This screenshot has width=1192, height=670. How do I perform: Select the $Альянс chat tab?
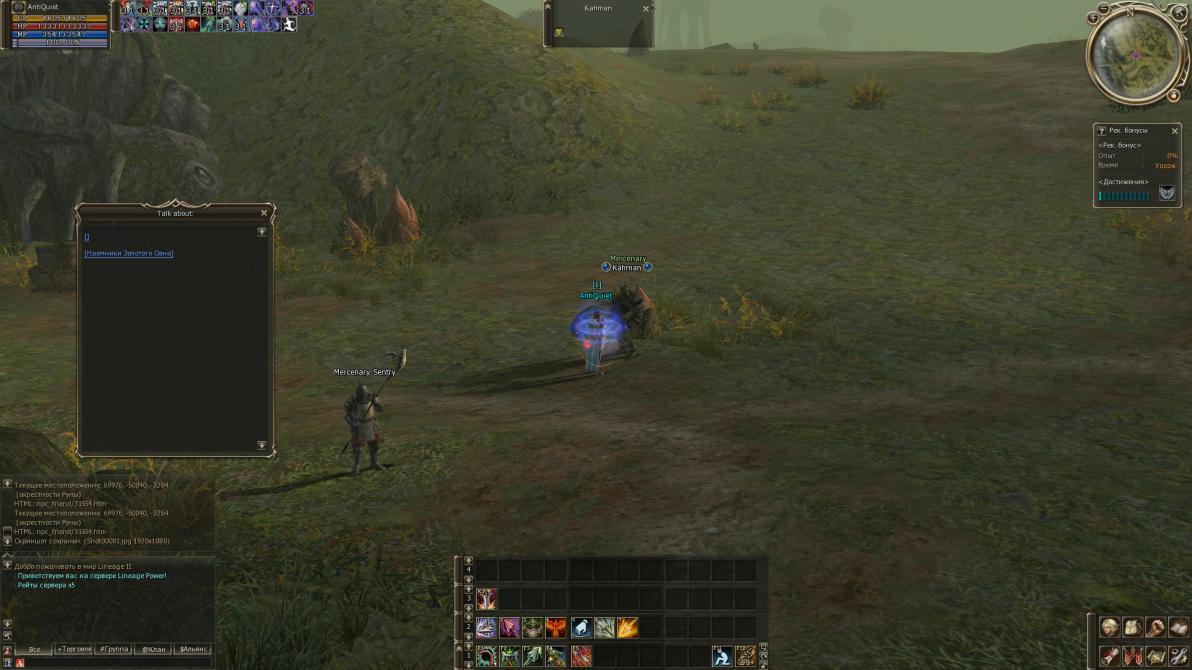point(194,649)
